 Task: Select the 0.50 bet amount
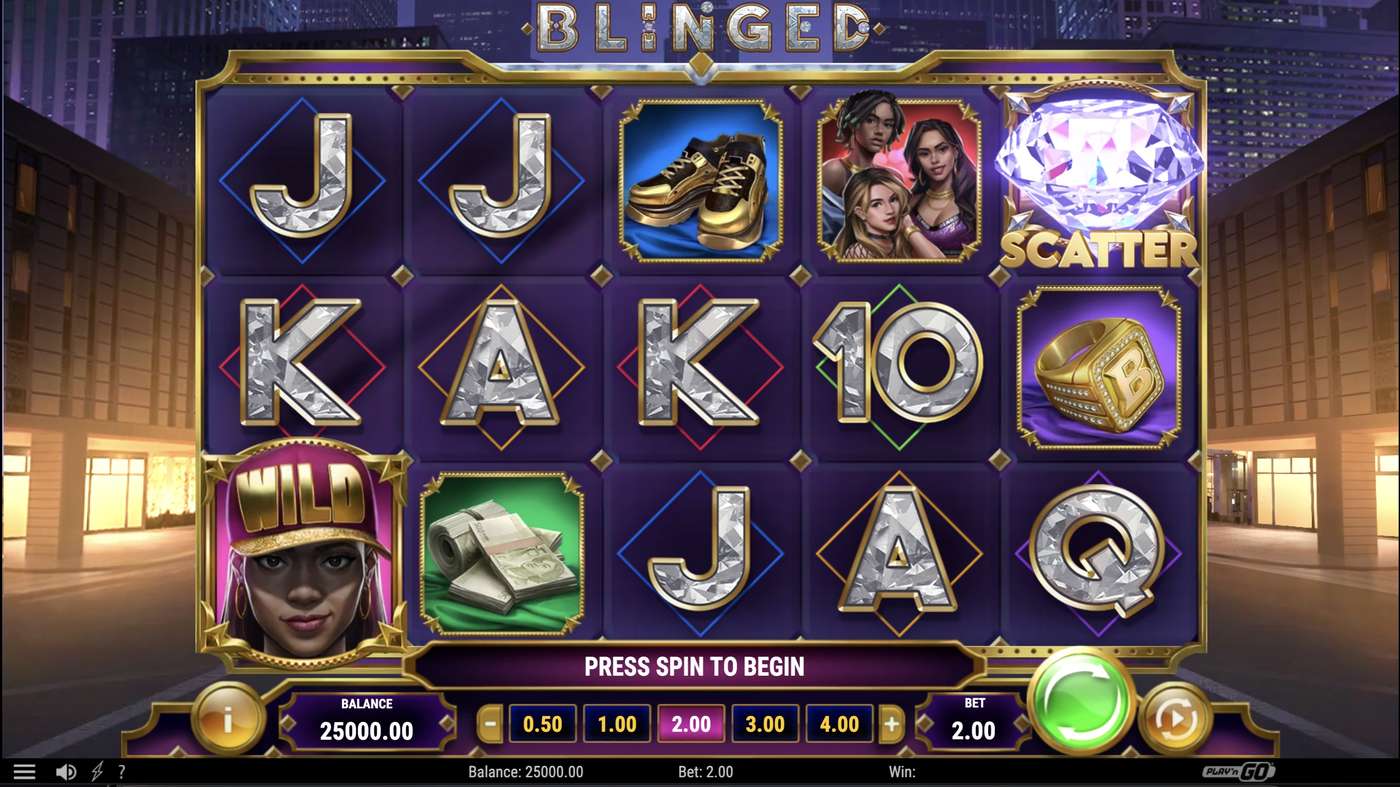541,723
